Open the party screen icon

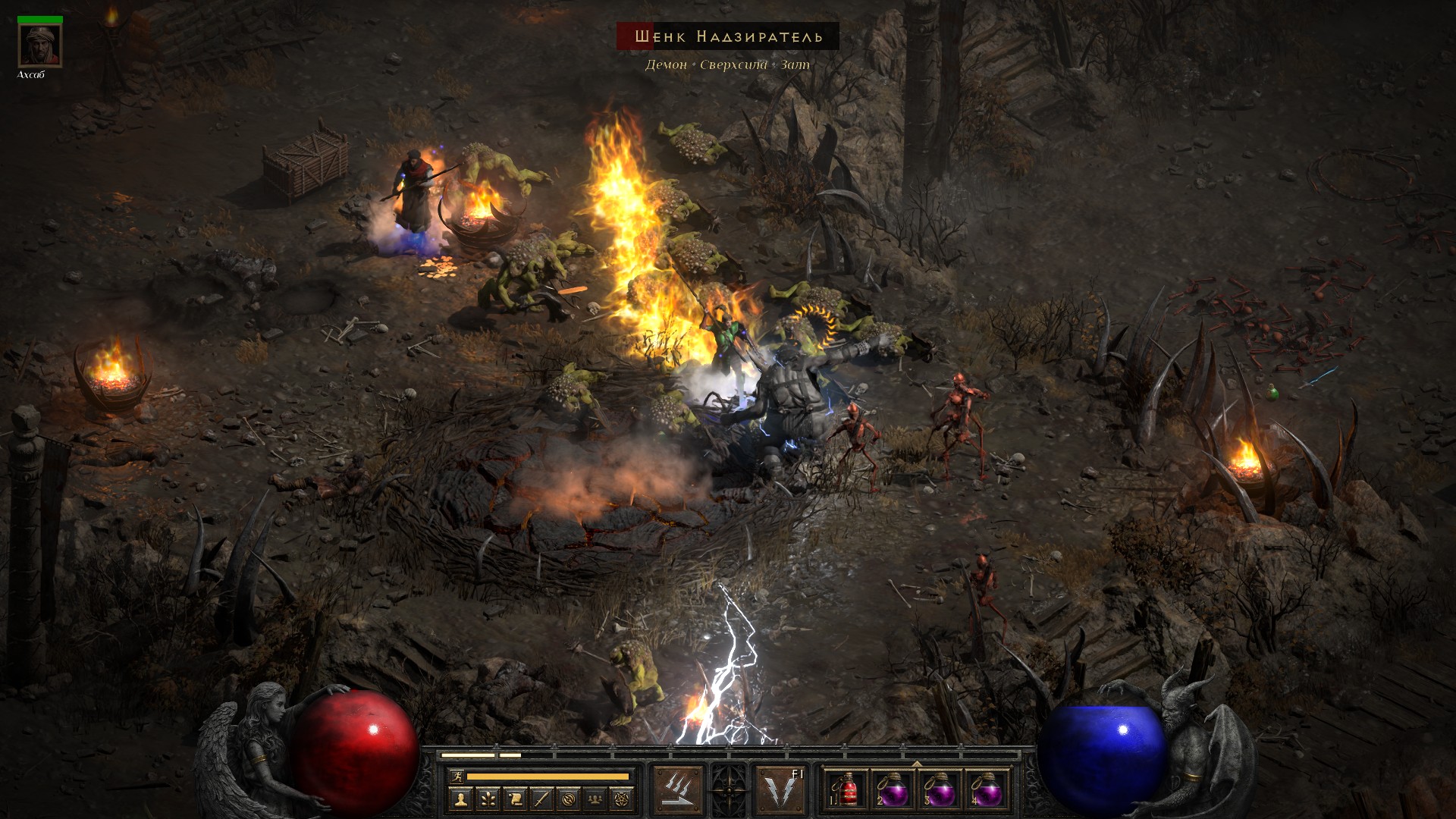(596, 799)
